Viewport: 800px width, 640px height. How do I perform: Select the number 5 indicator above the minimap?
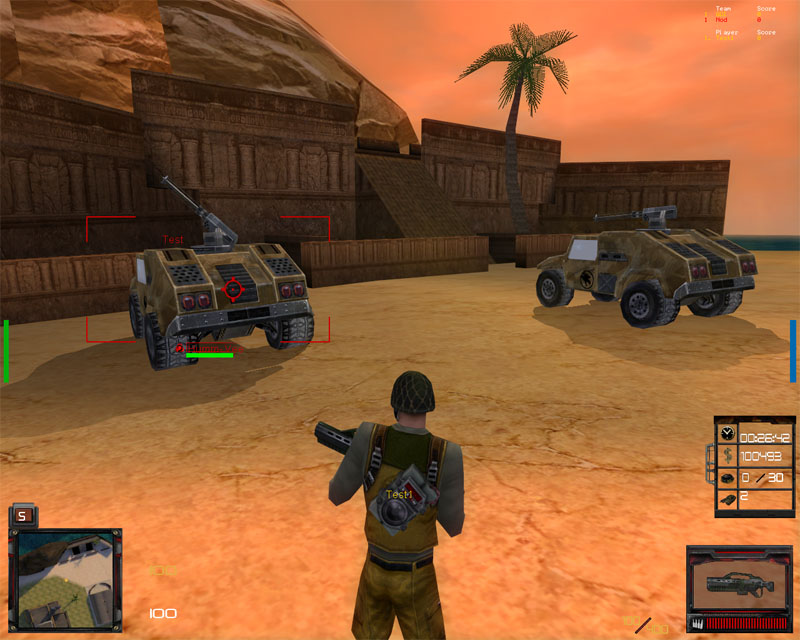coord(23,516)
